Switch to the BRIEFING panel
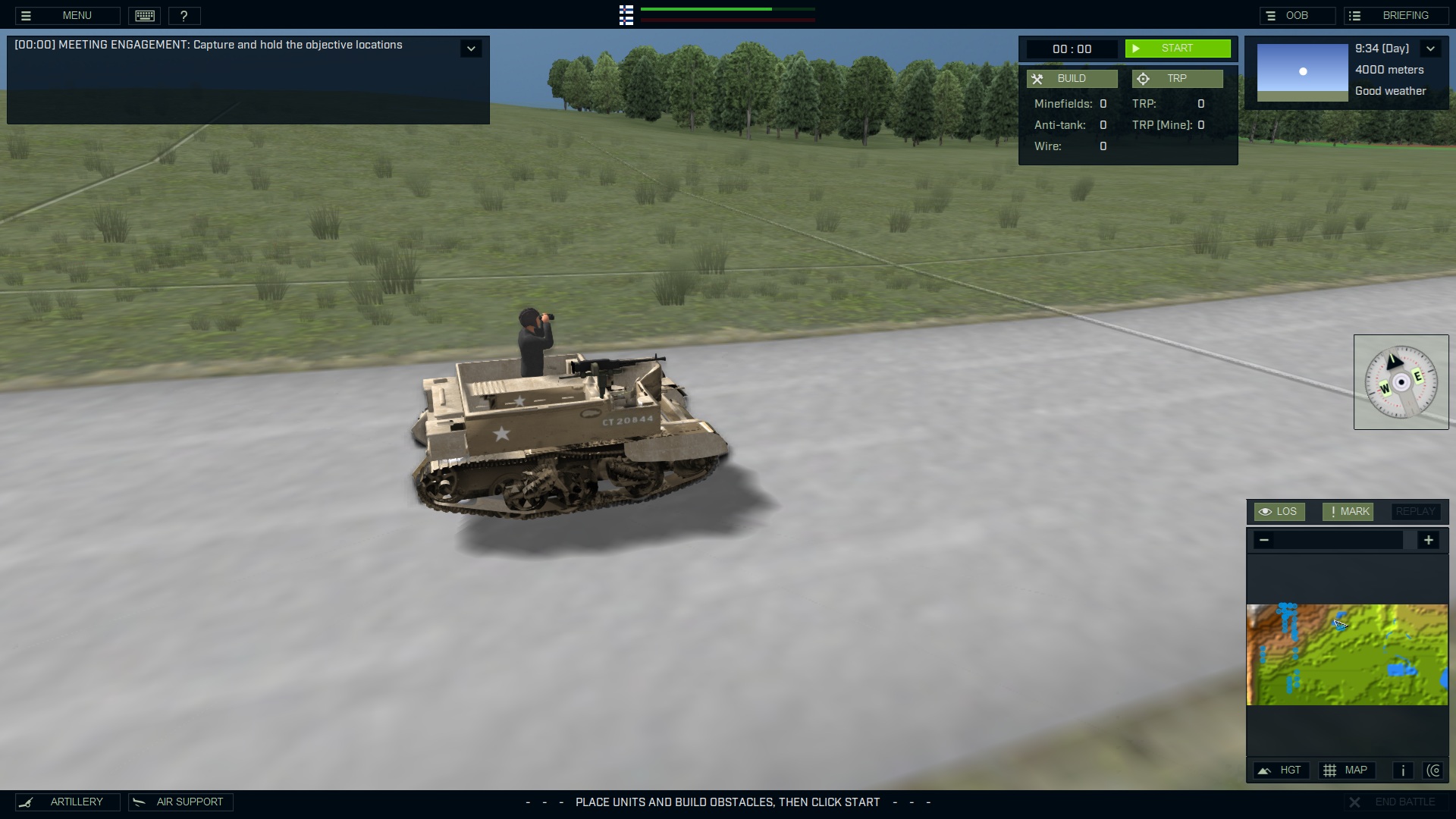The width and height of the screenshot is (1456, 819). coord(1396,15)
